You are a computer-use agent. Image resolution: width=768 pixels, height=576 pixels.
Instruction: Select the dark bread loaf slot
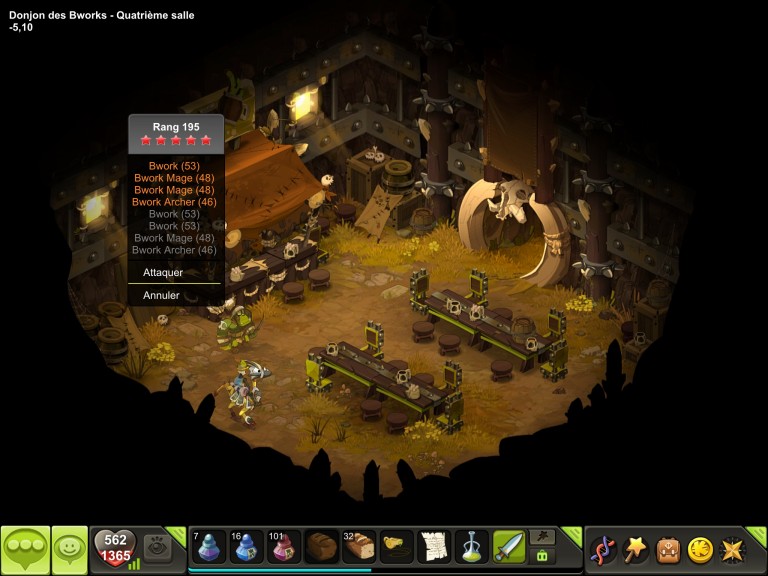321,547
